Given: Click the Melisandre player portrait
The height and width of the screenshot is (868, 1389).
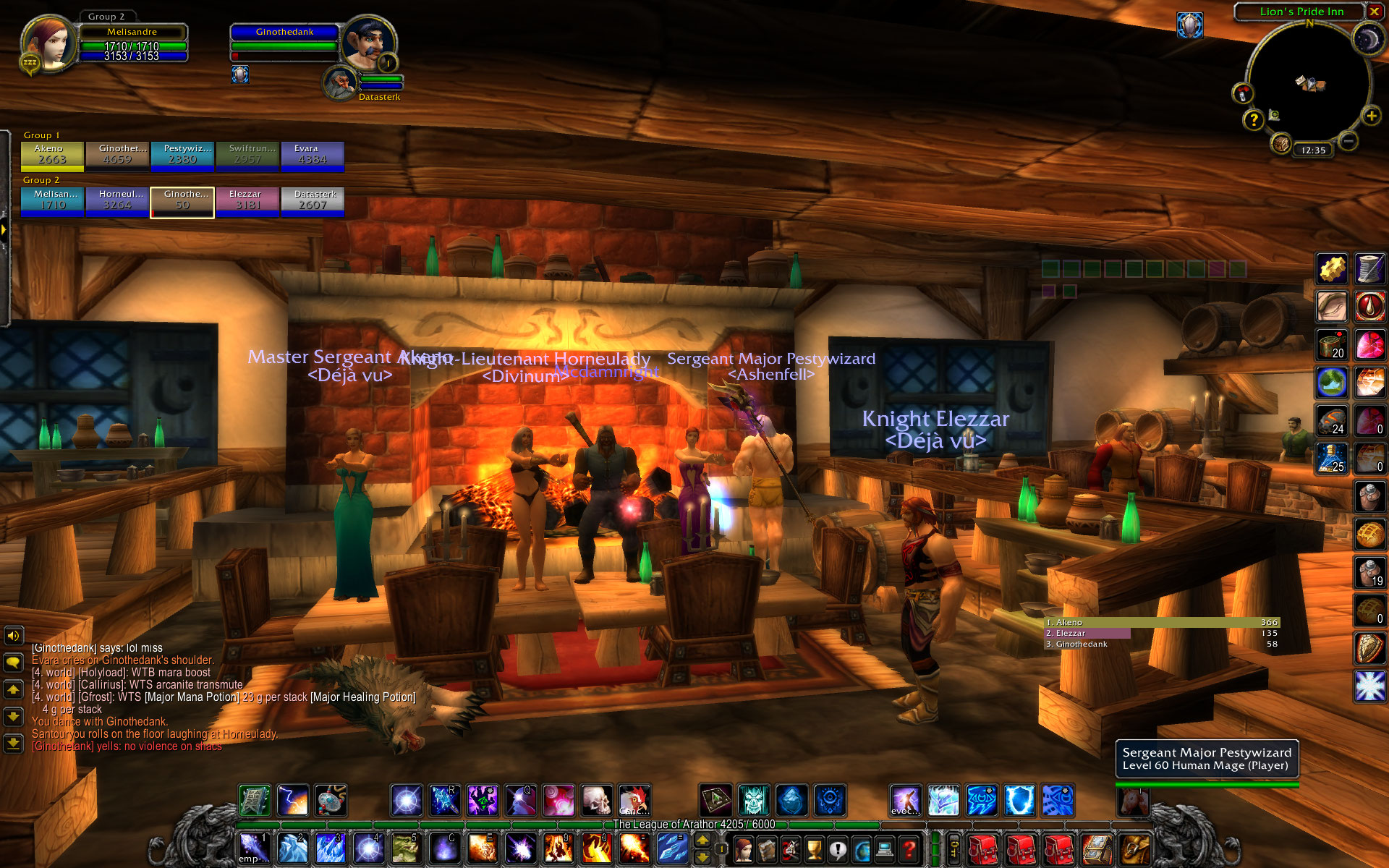Looking at the screenshot, I should [x=49, y=42].
